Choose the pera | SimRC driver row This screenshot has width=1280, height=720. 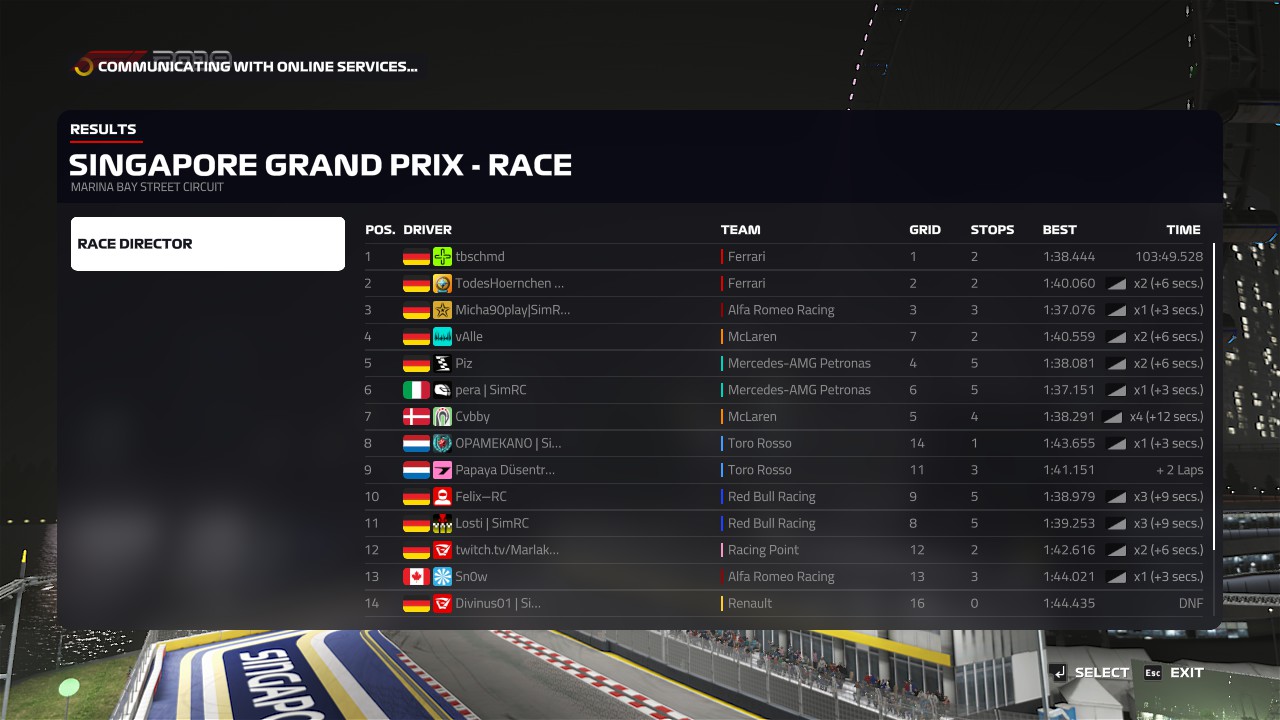pos(783,390)
